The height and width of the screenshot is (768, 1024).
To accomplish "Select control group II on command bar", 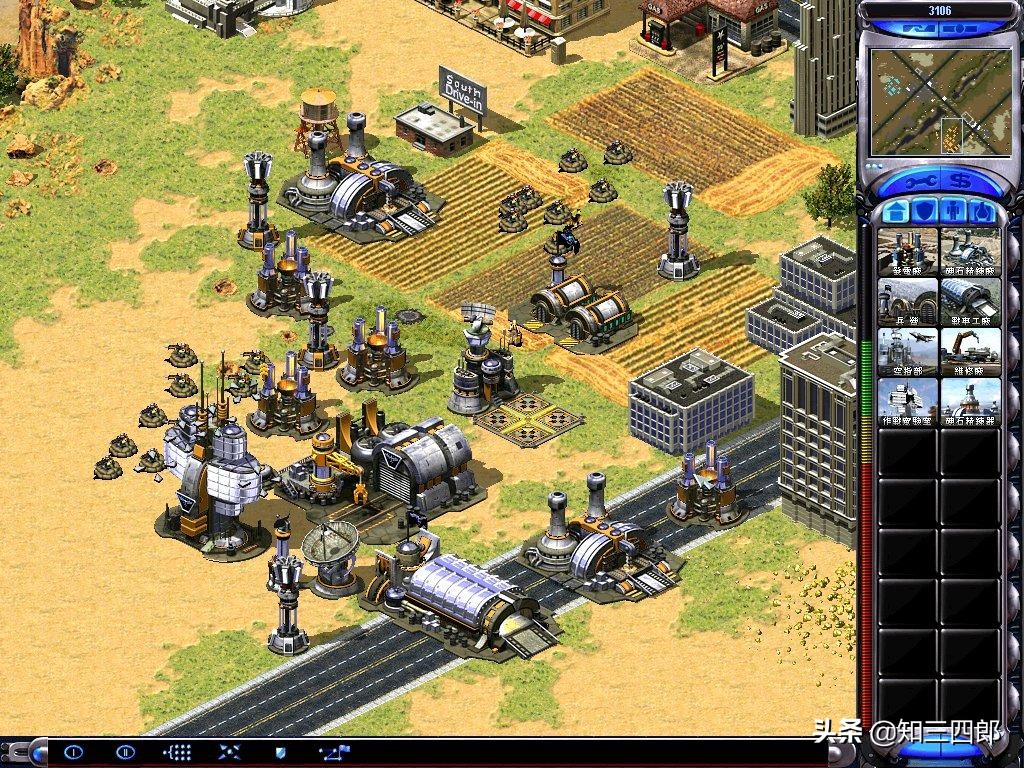I will tap(125, 751).
